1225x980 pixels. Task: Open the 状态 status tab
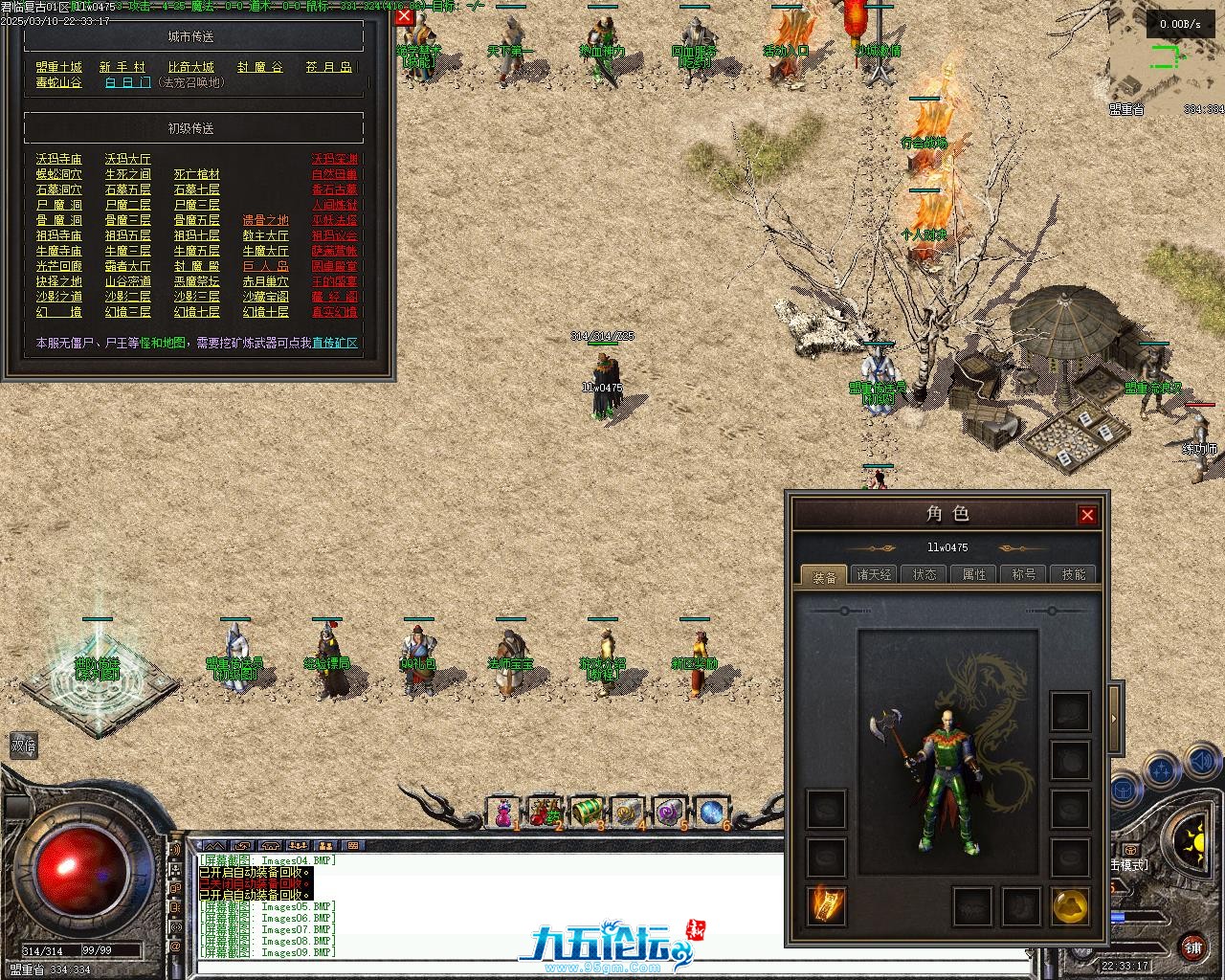tap(924, 574)
